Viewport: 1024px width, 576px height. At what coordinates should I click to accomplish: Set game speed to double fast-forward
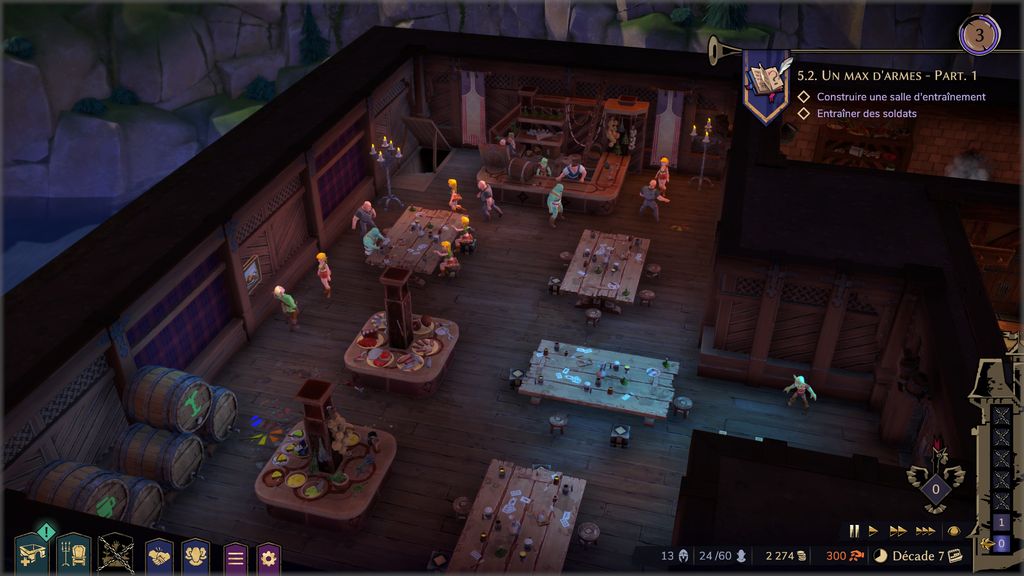(897, 531)
